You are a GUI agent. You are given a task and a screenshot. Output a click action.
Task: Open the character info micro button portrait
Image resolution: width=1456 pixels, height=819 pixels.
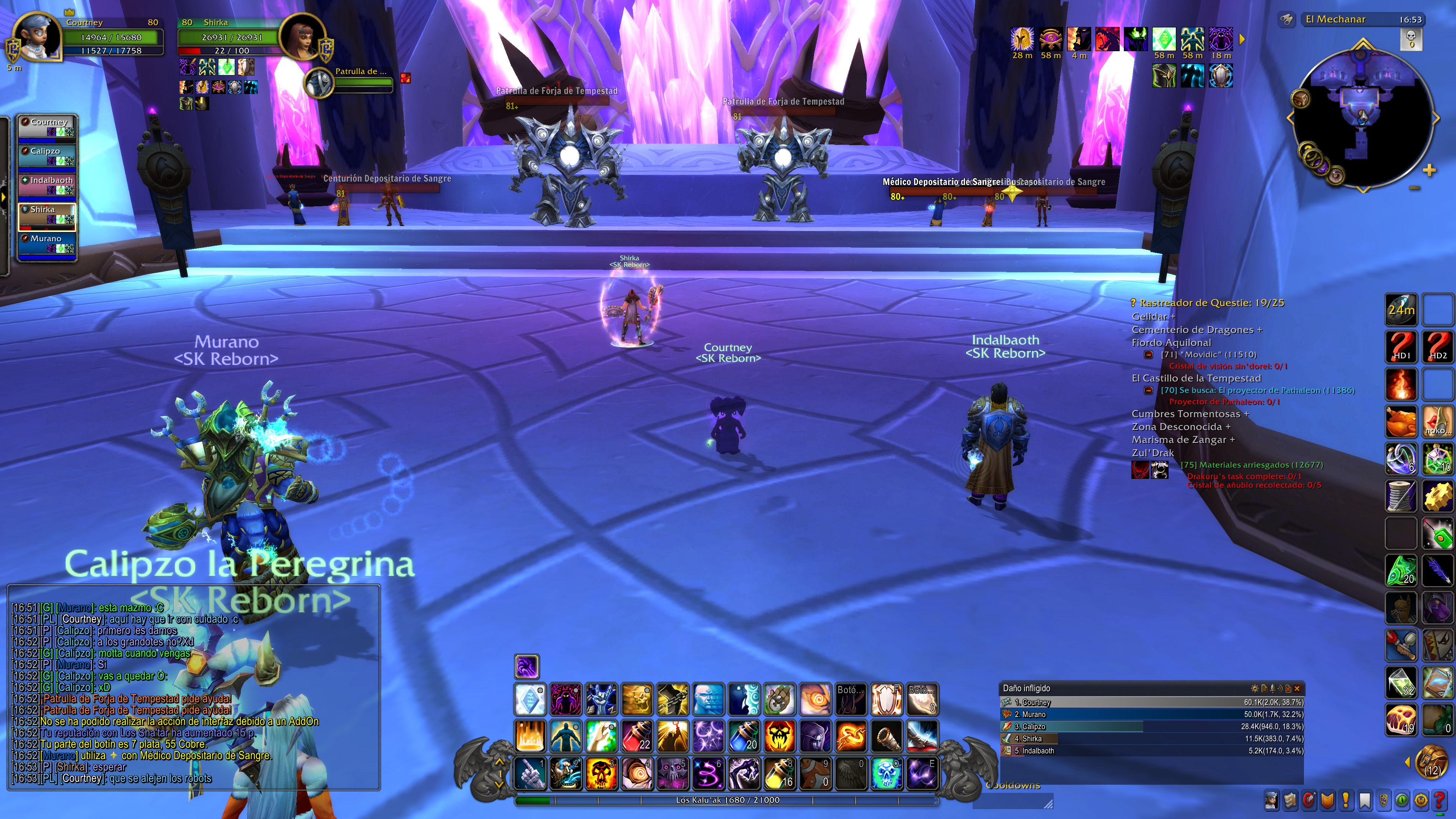1272,800
